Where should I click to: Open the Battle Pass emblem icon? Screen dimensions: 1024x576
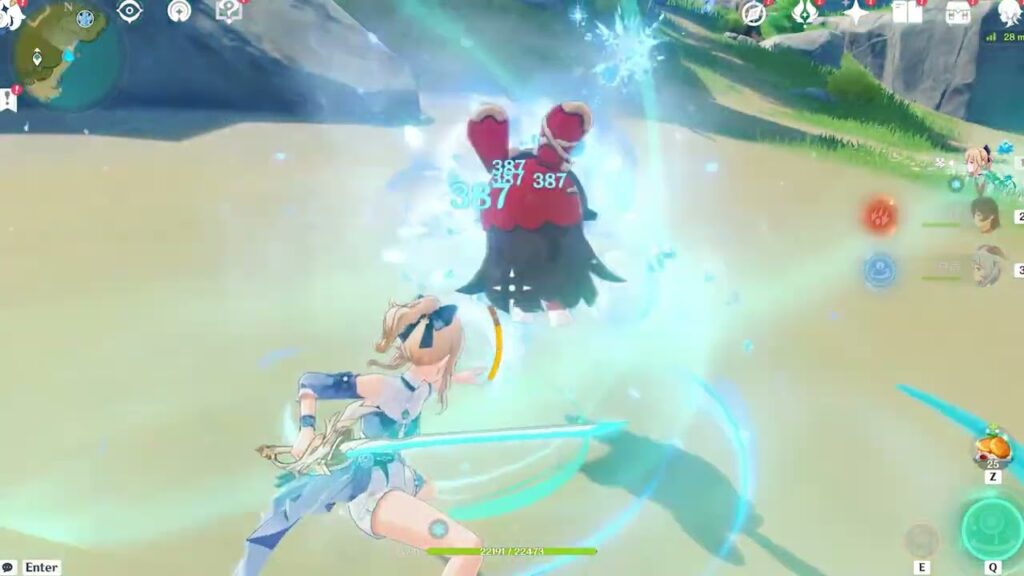(805, 12)
